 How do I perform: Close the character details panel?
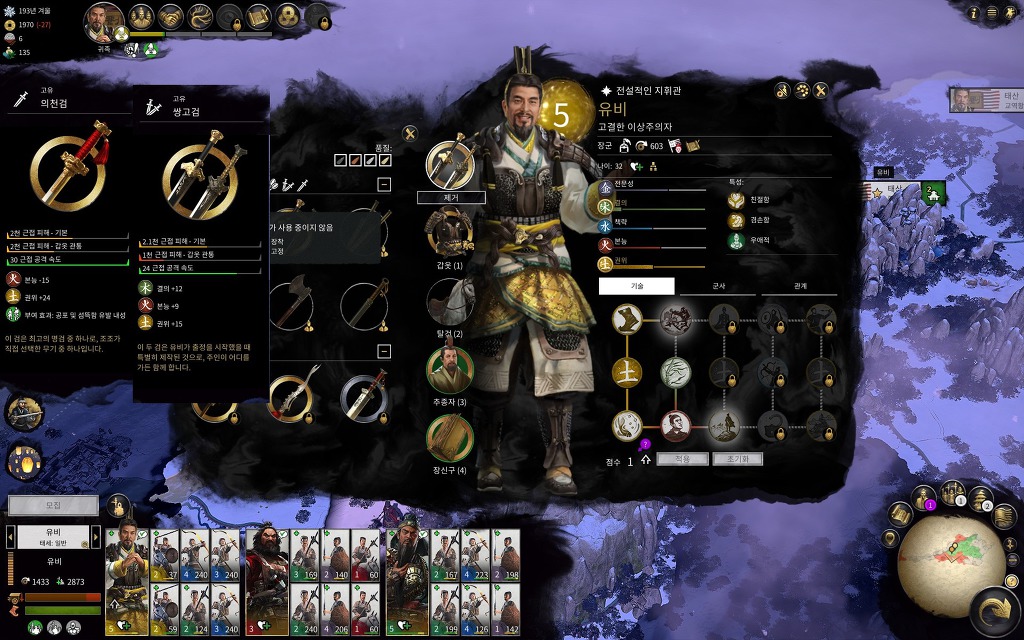(x=821, y=91)
